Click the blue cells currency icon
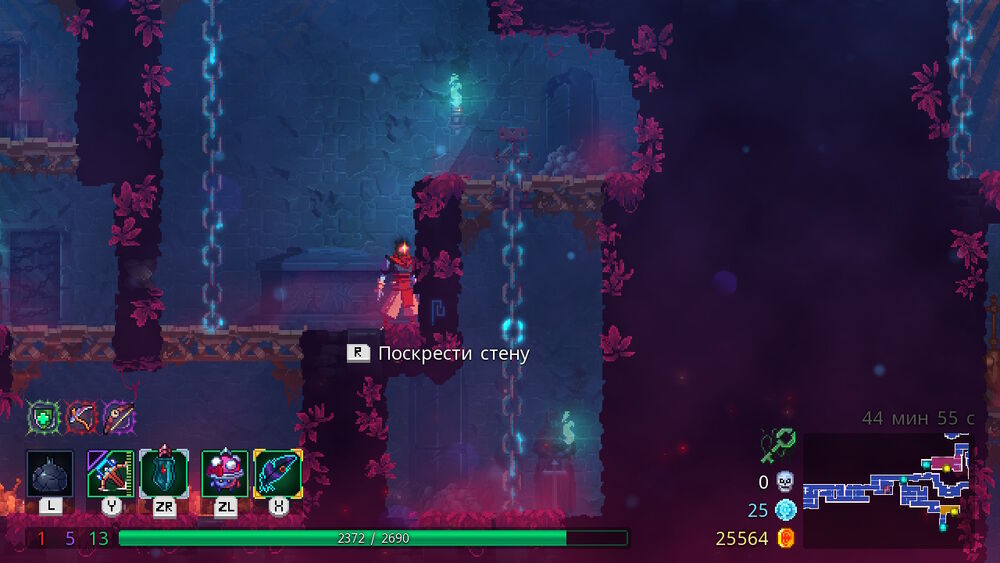 785,510
